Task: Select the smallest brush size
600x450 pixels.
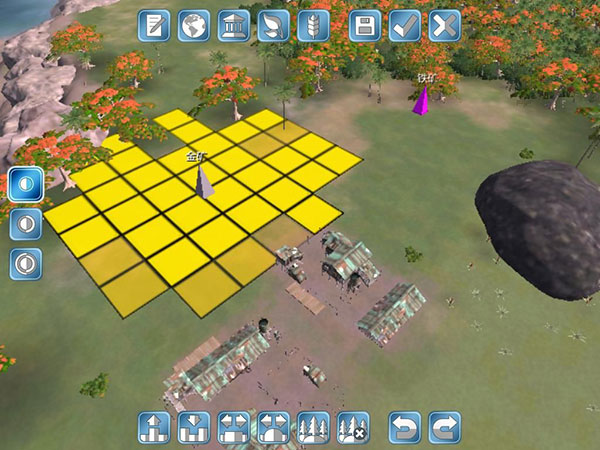Action: (25, 184)
